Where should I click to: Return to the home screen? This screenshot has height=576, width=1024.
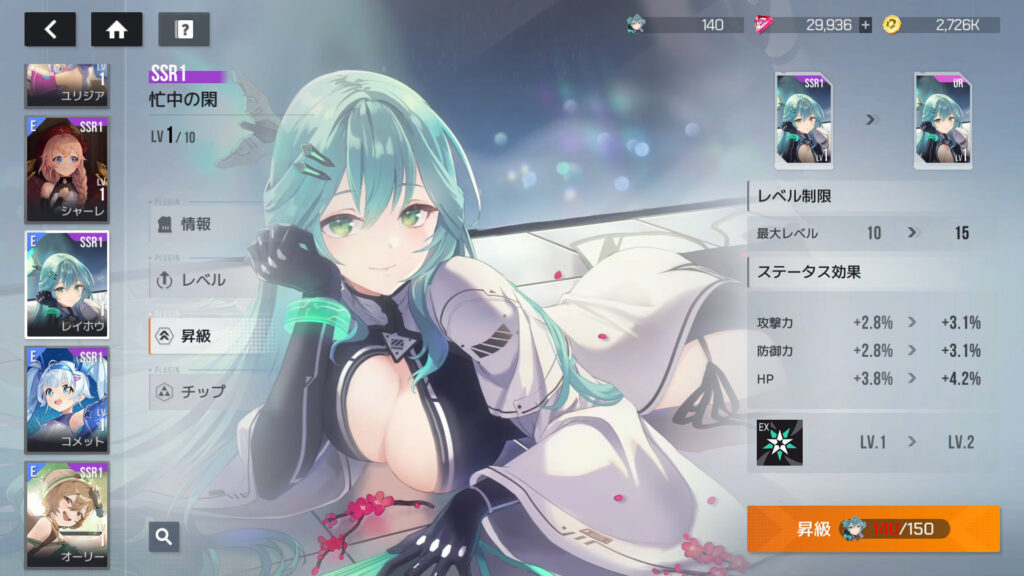click(117, 29)
